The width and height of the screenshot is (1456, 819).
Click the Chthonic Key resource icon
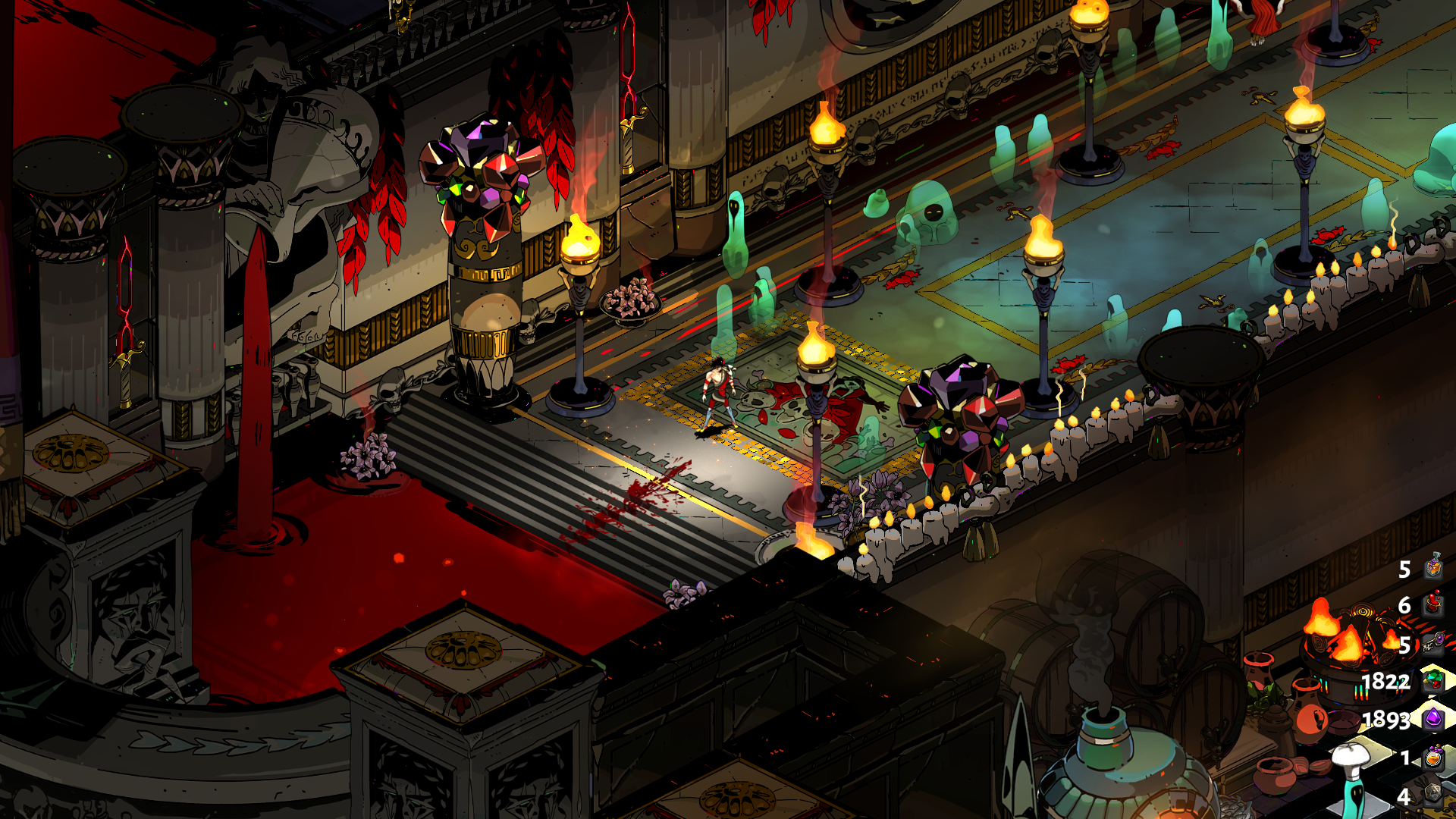point(1432,643)
